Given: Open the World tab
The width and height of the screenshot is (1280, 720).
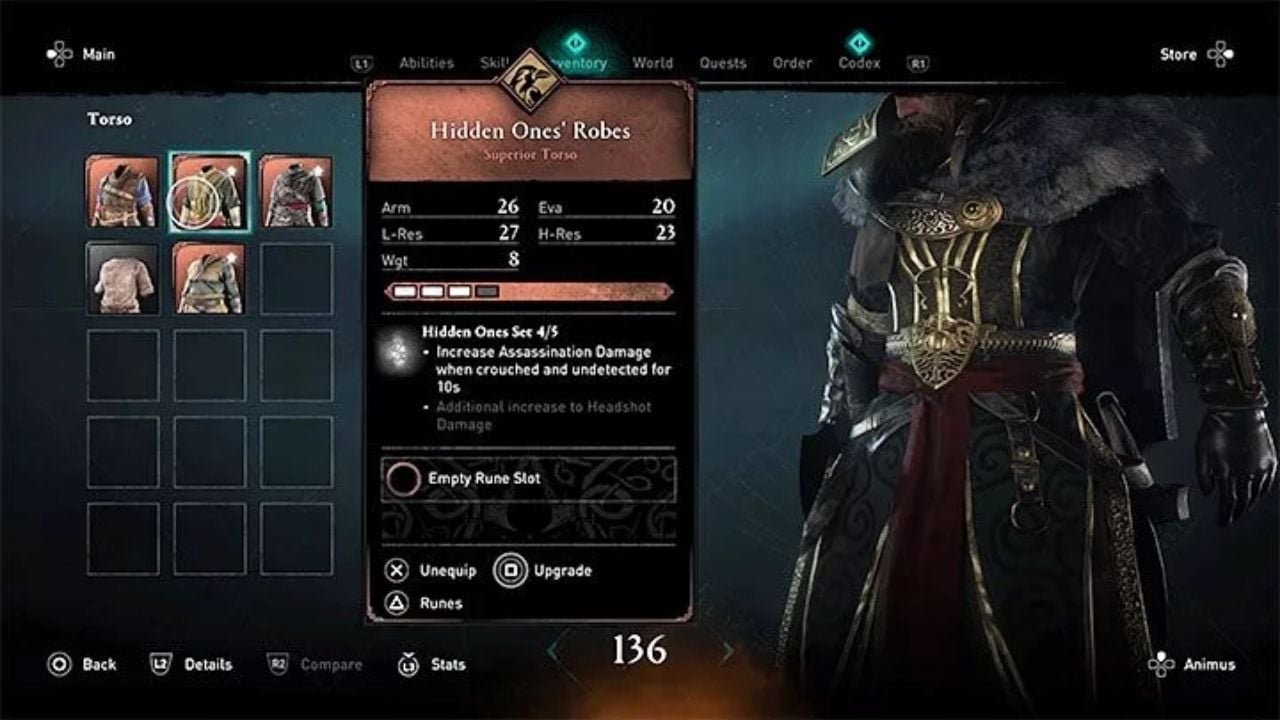Looking at the screenshot, I should click(652, 62).
